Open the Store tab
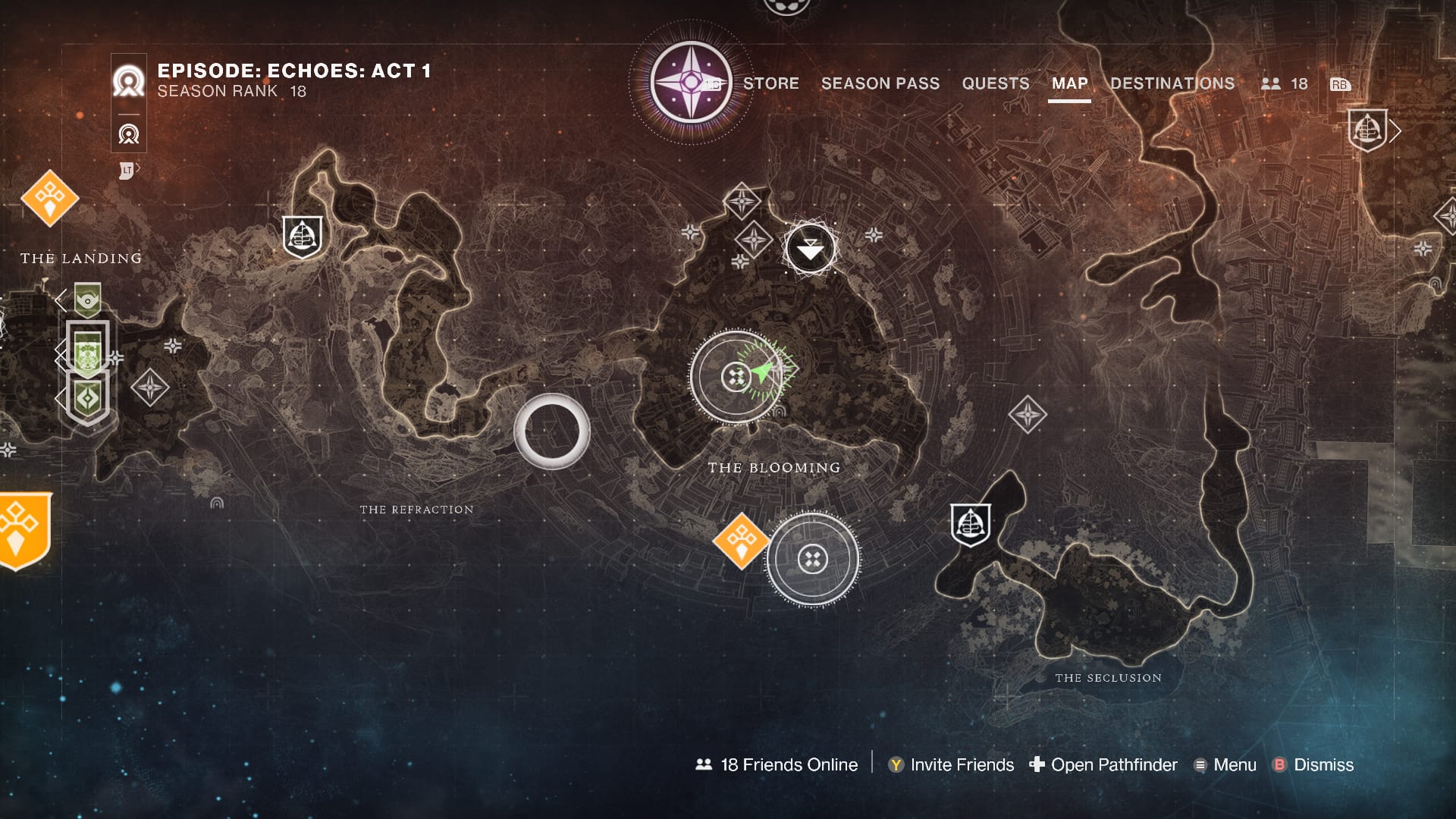 (770, 83)
